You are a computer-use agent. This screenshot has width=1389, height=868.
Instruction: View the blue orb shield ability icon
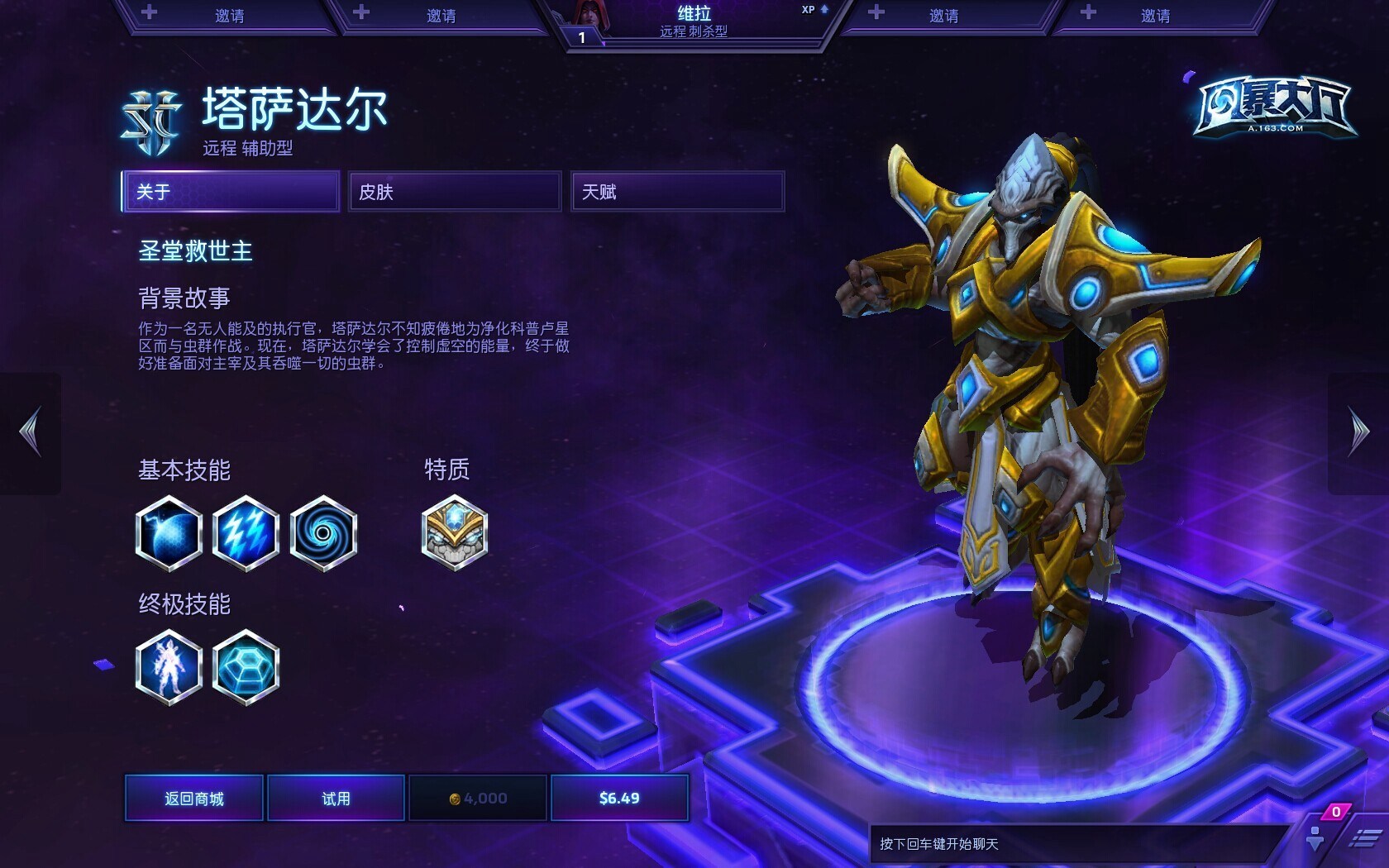click(169, 533)
